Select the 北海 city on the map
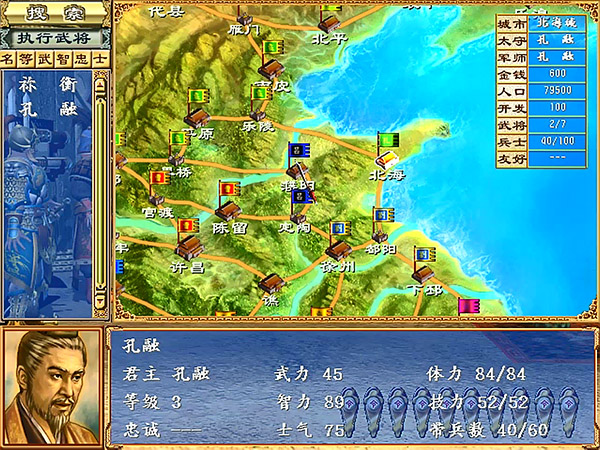600x450 pixels. (x=386, y=158)
